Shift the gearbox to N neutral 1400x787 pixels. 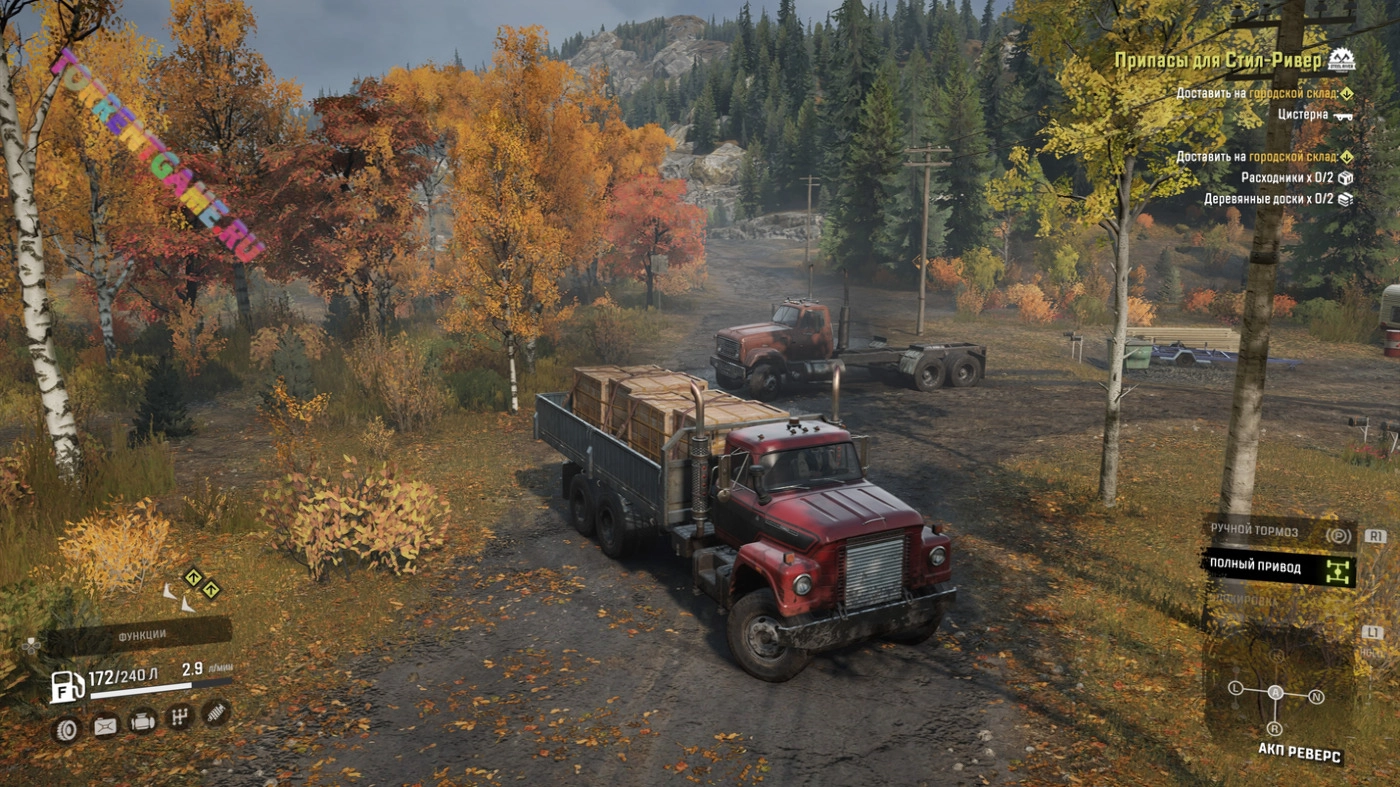pos(1316,696)
